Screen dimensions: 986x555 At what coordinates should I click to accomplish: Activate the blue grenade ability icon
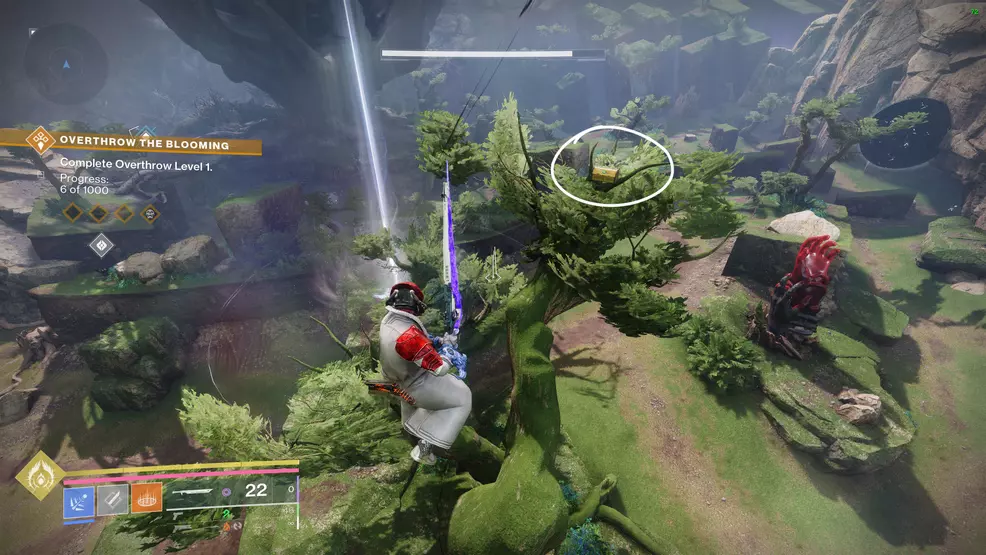(80, 498)
